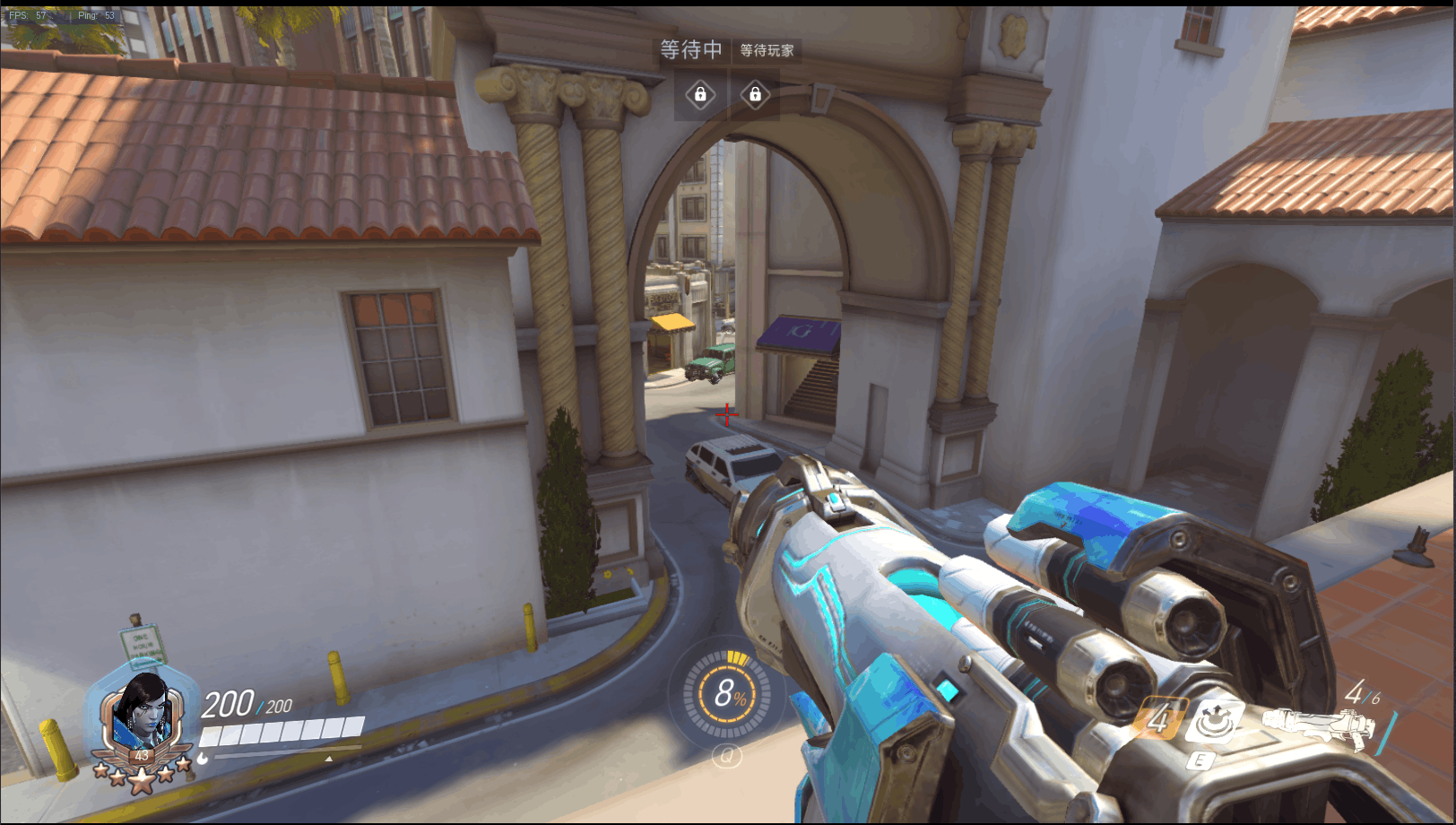The image size is (1456, 825).
Task: Click the Jump Jet cooldown icon
Action: pyautogui.click(x=1157, y=719)
